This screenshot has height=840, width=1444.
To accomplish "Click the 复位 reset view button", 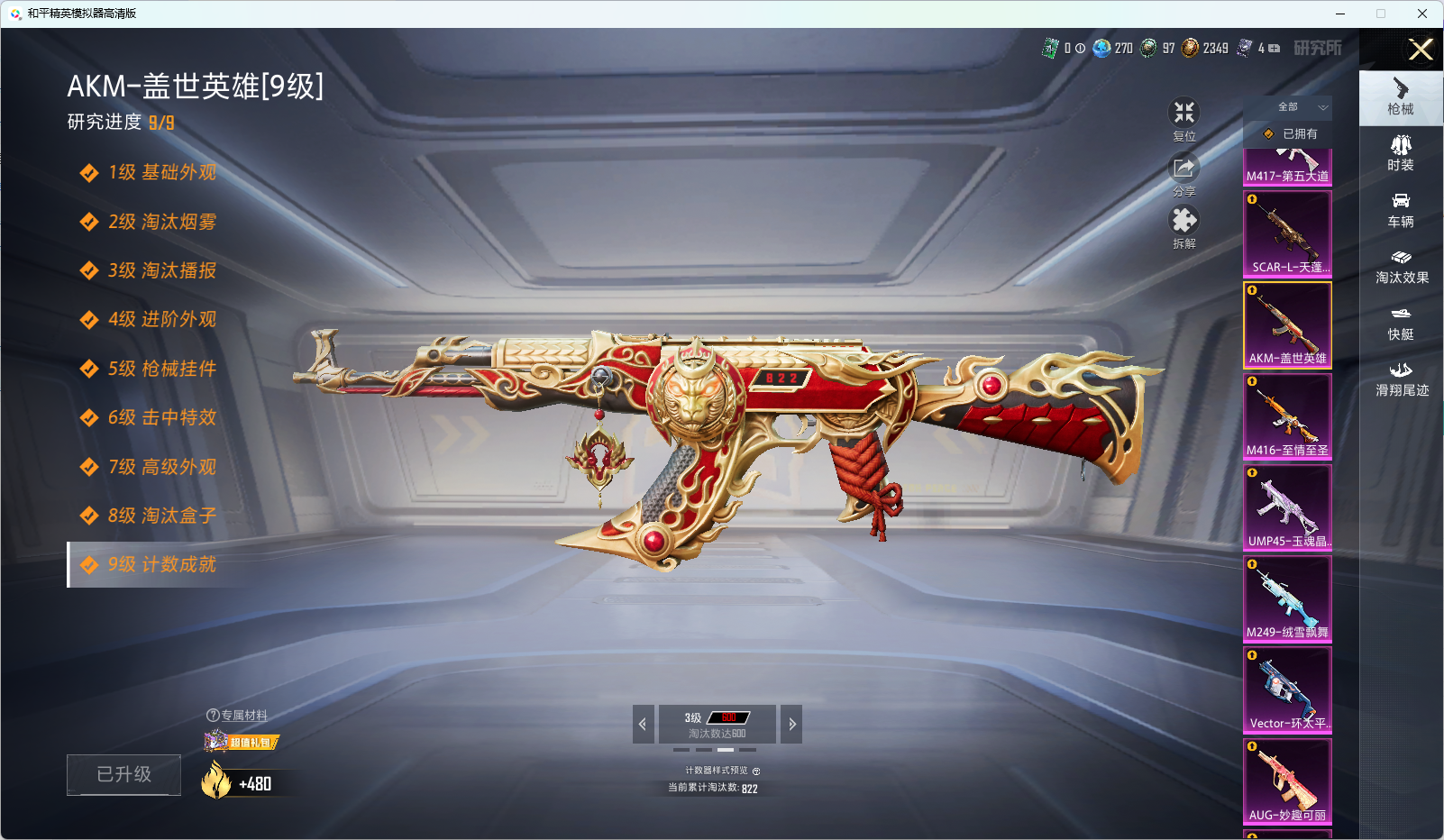I will pyautogui.click(x=1184, y=119).
